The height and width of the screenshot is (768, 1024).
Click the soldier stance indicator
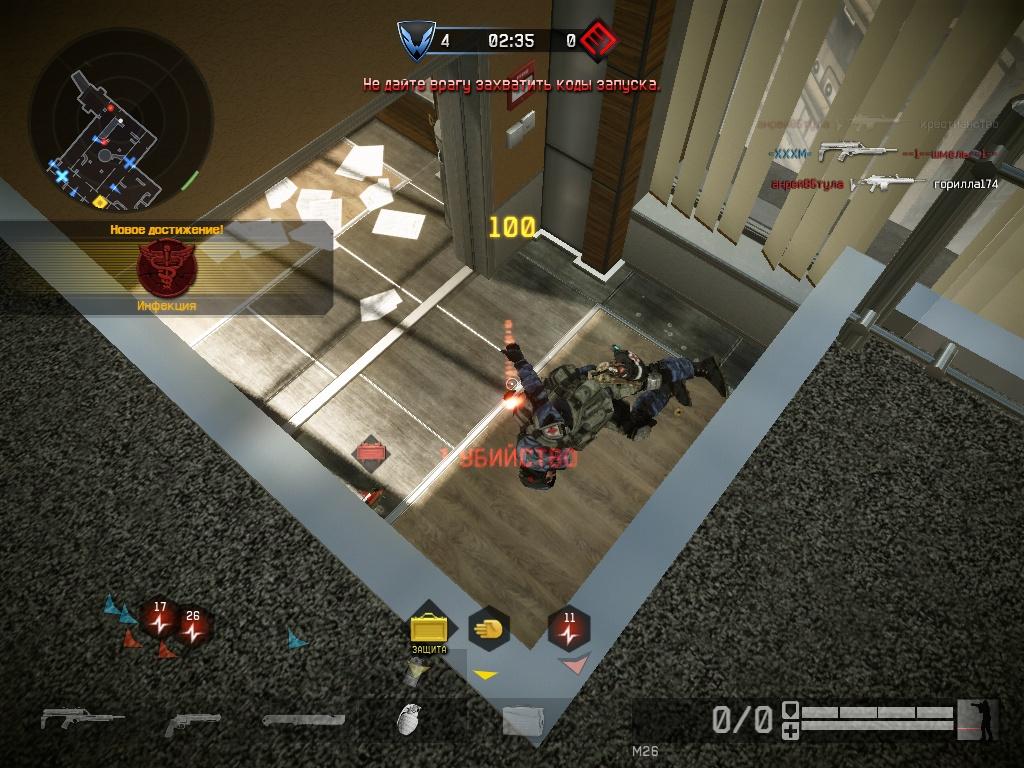pos(977,719)
